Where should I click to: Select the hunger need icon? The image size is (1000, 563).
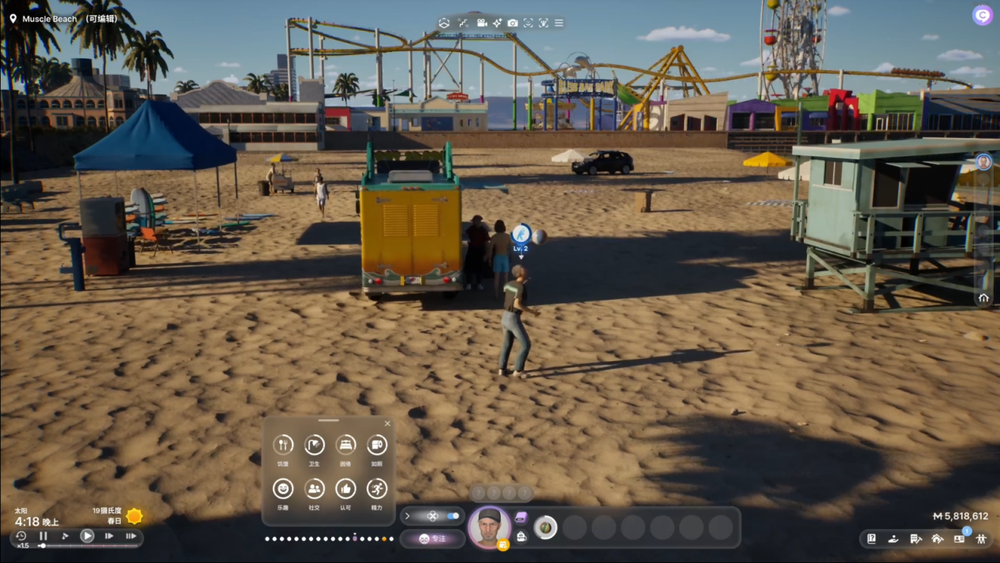284,445
